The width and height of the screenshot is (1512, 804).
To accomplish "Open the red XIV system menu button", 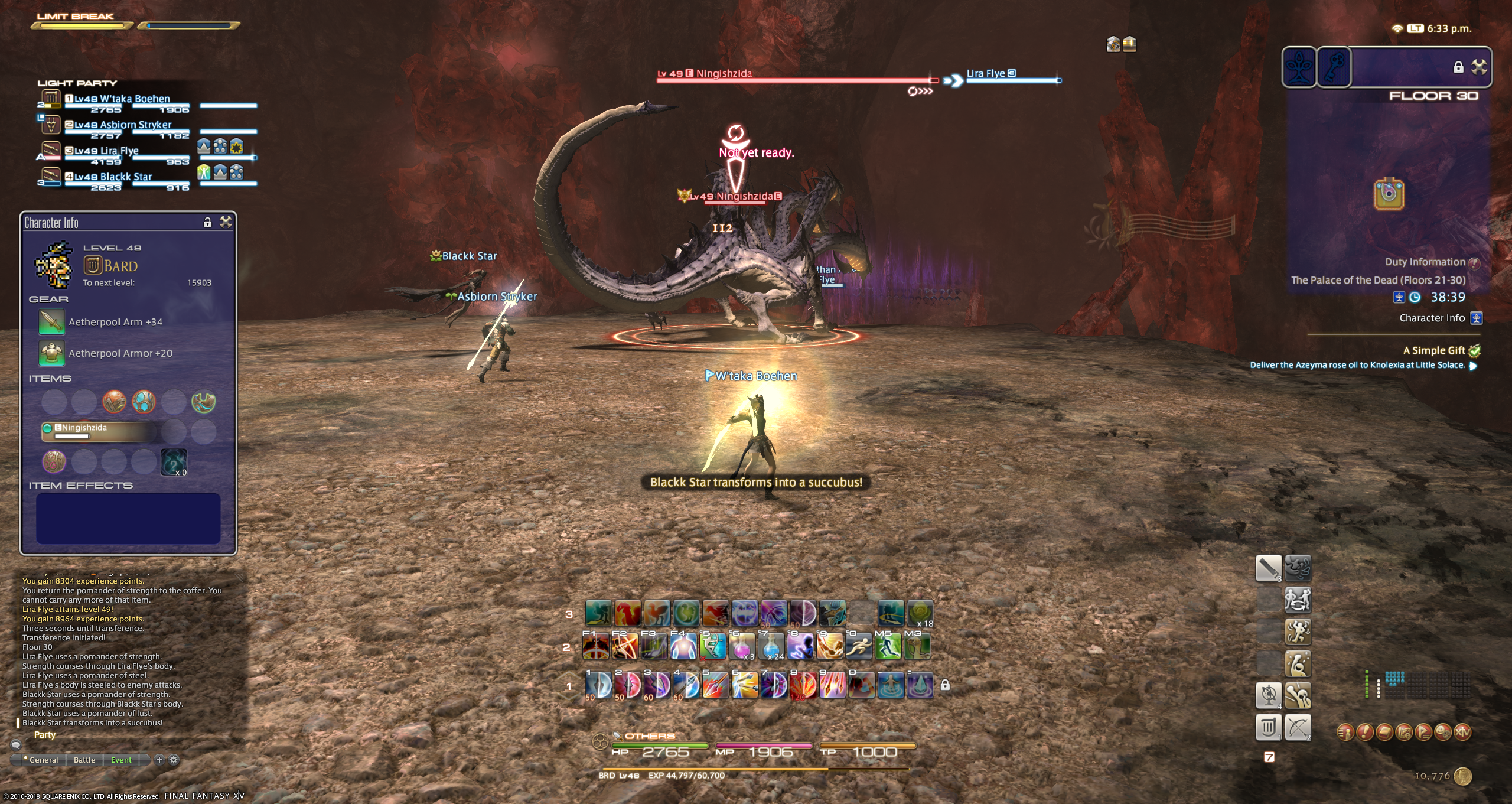I will tap(1463, 733).
